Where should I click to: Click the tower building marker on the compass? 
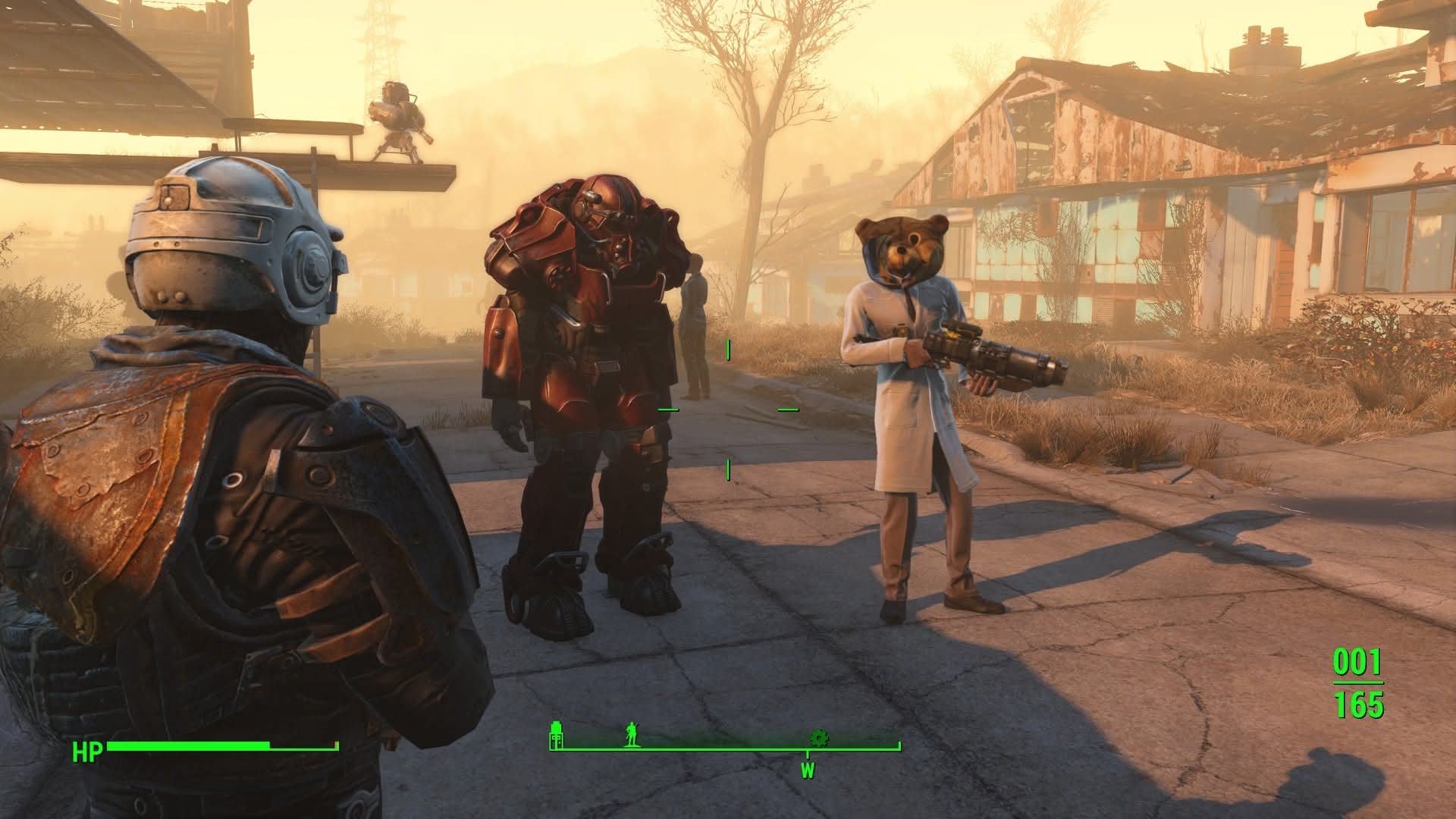[557, 734]
